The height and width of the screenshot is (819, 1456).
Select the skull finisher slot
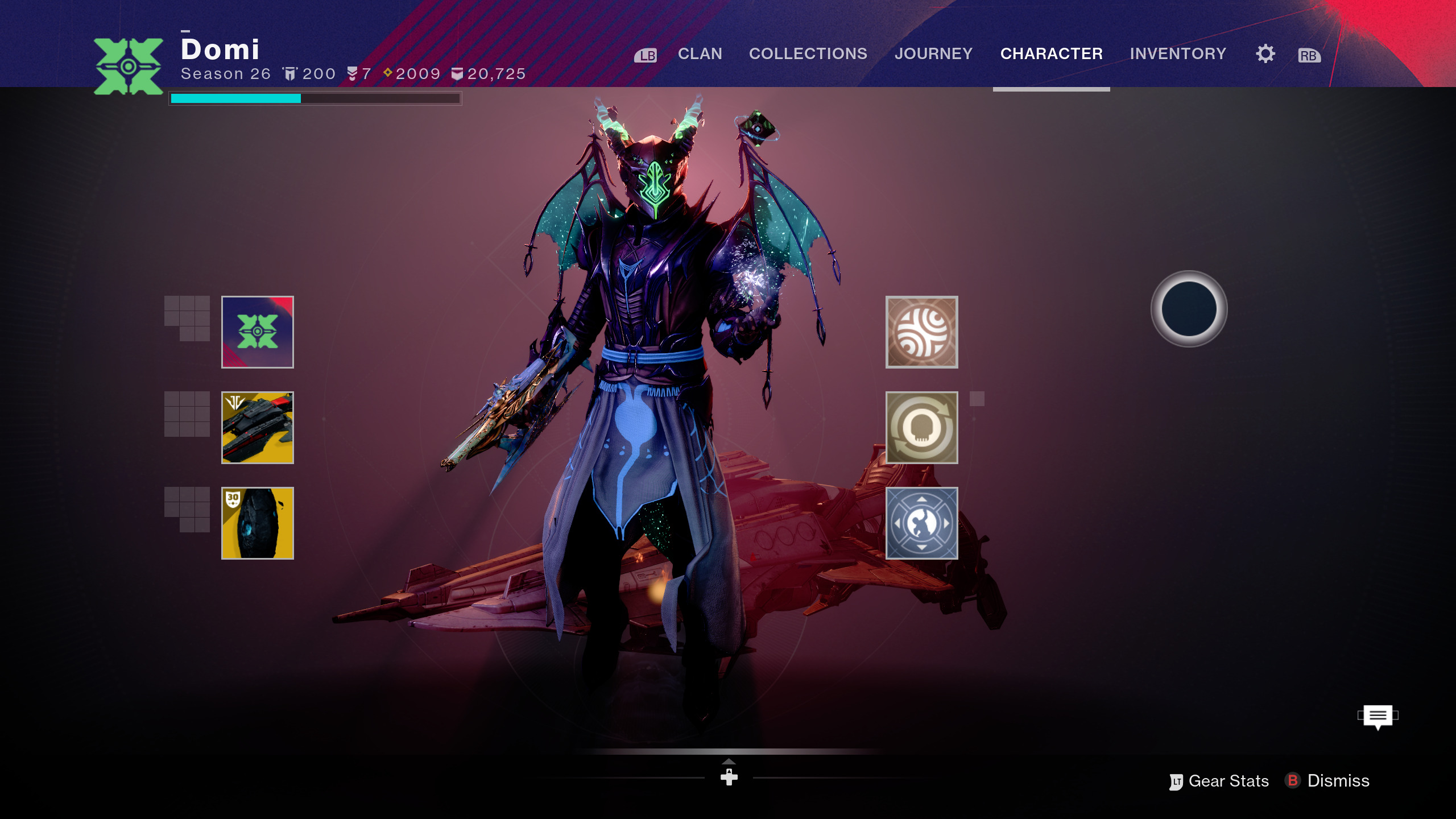pyautogui.click(x=921, y=428)
